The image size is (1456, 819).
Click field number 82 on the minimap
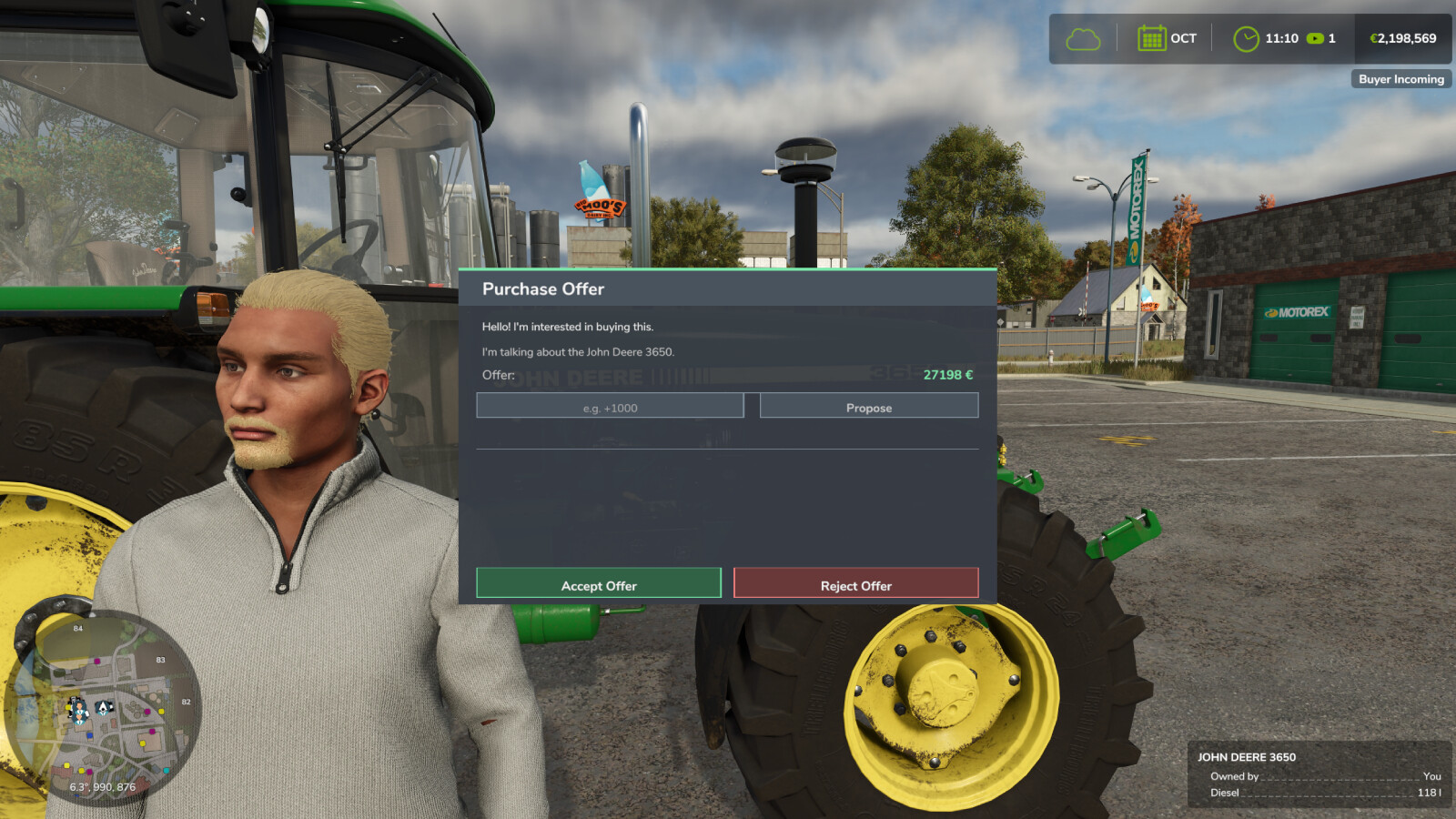186,702
